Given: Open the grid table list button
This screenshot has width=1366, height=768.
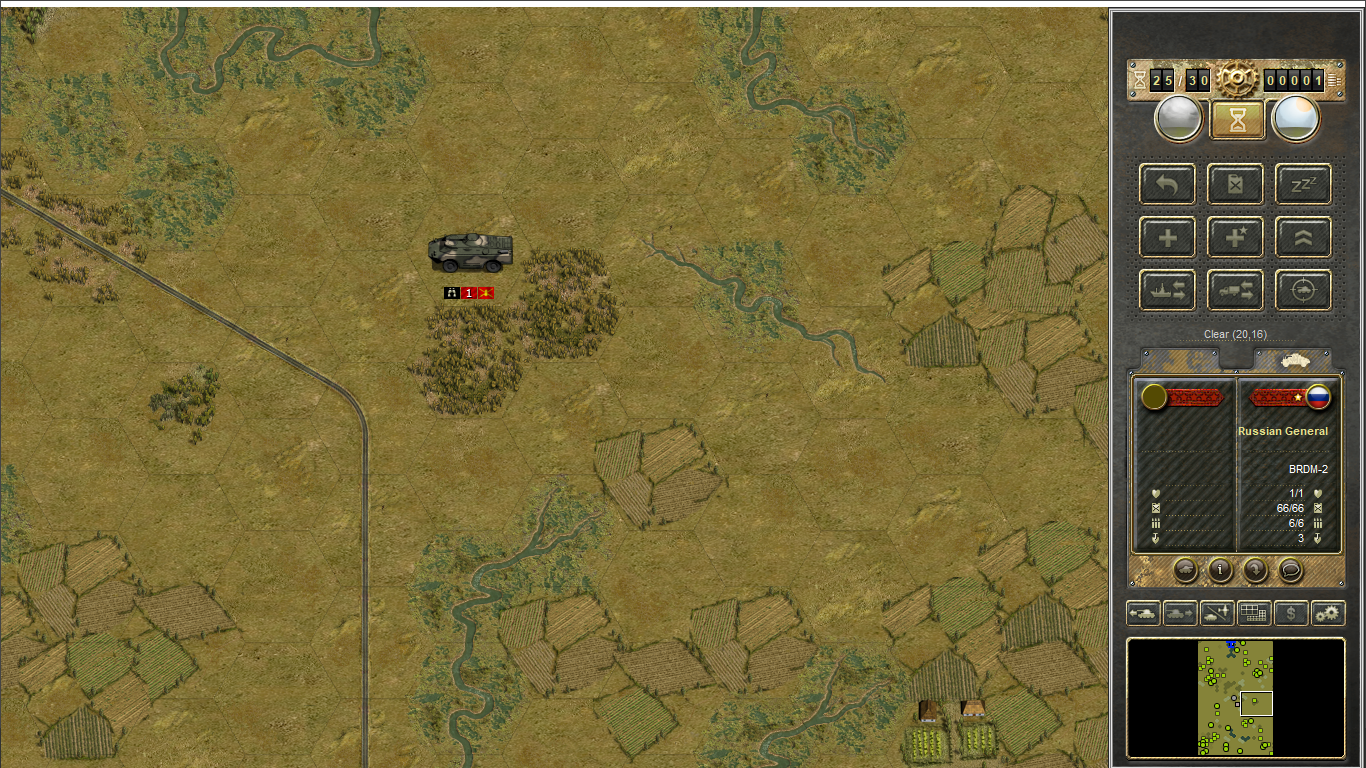Looking at the screenshot, I should (x=1254, y=613).
